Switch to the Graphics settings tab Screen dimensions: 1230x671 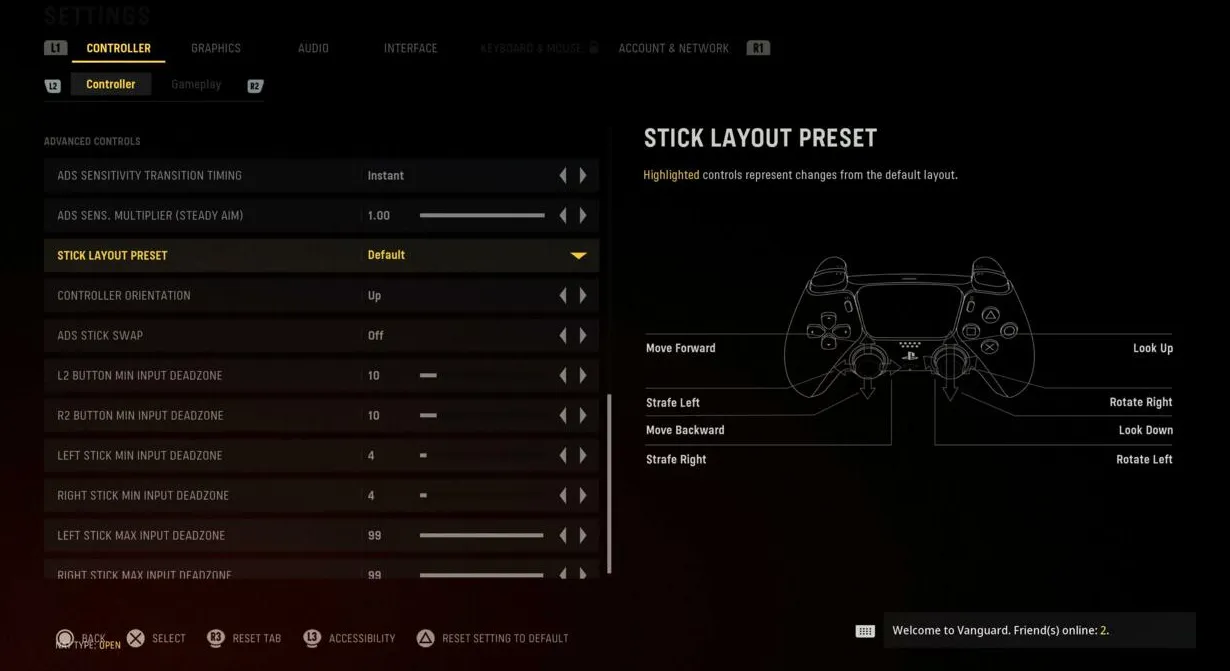point(216,48)
